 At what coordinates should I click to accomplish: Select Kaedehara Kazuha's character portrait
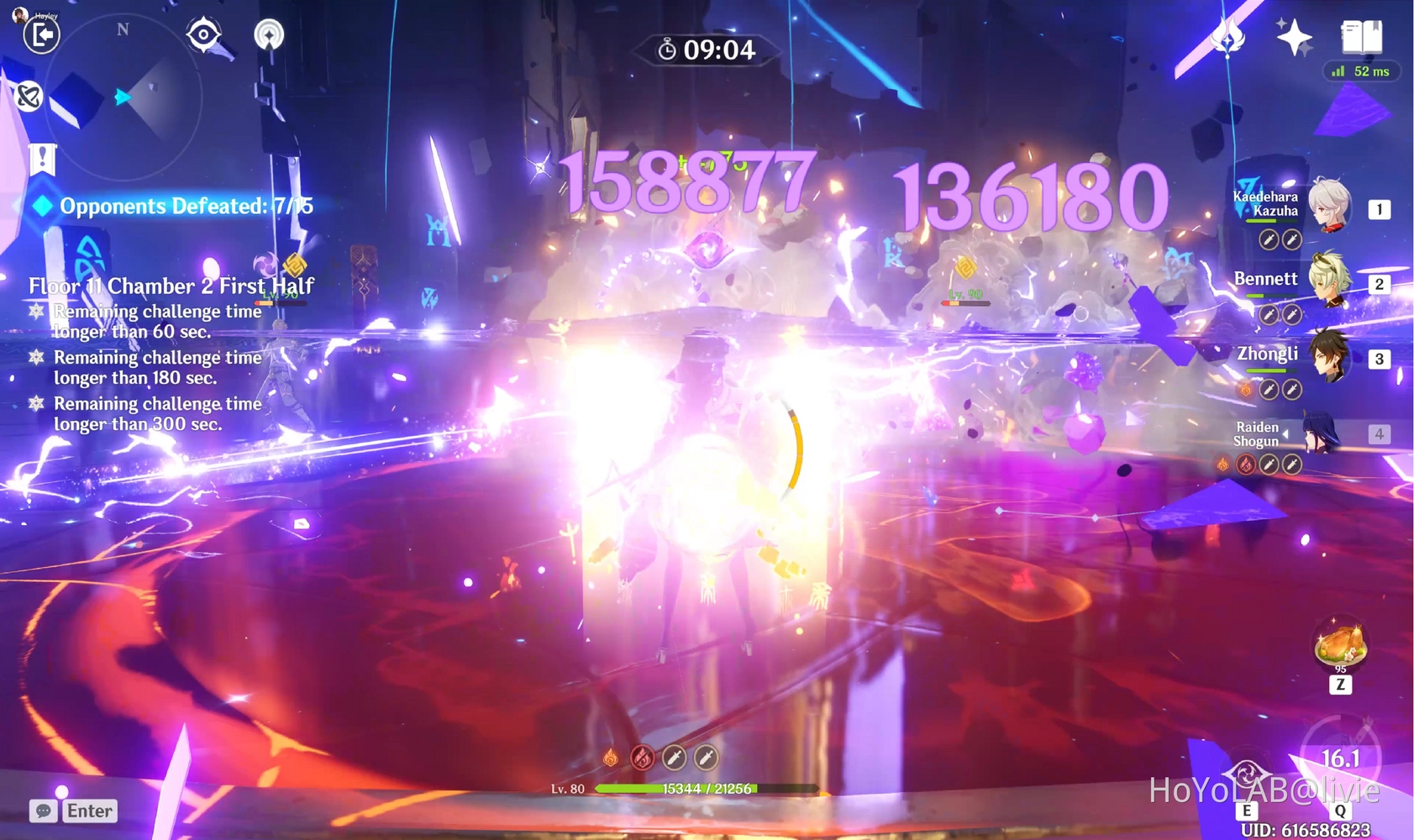[1330, 204]
